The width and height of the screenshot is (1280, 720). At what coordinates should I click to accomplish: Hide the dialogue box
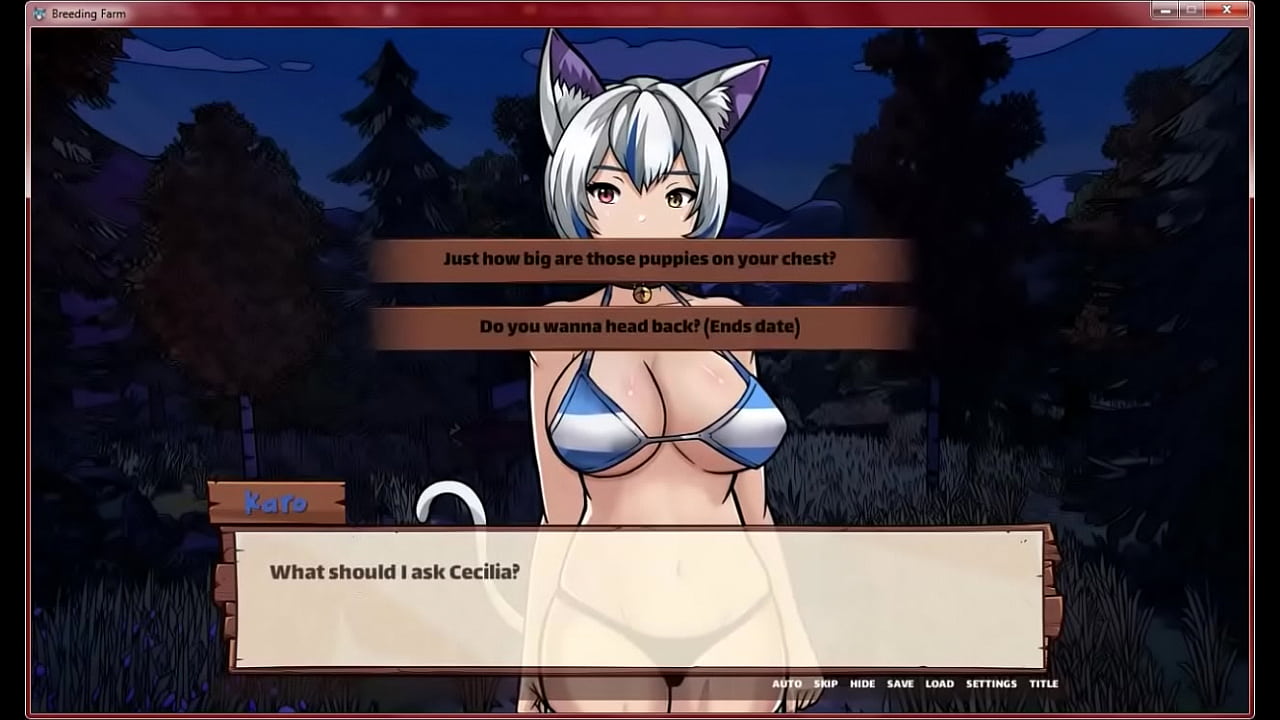pyautogui.click(x=862, y=684)
